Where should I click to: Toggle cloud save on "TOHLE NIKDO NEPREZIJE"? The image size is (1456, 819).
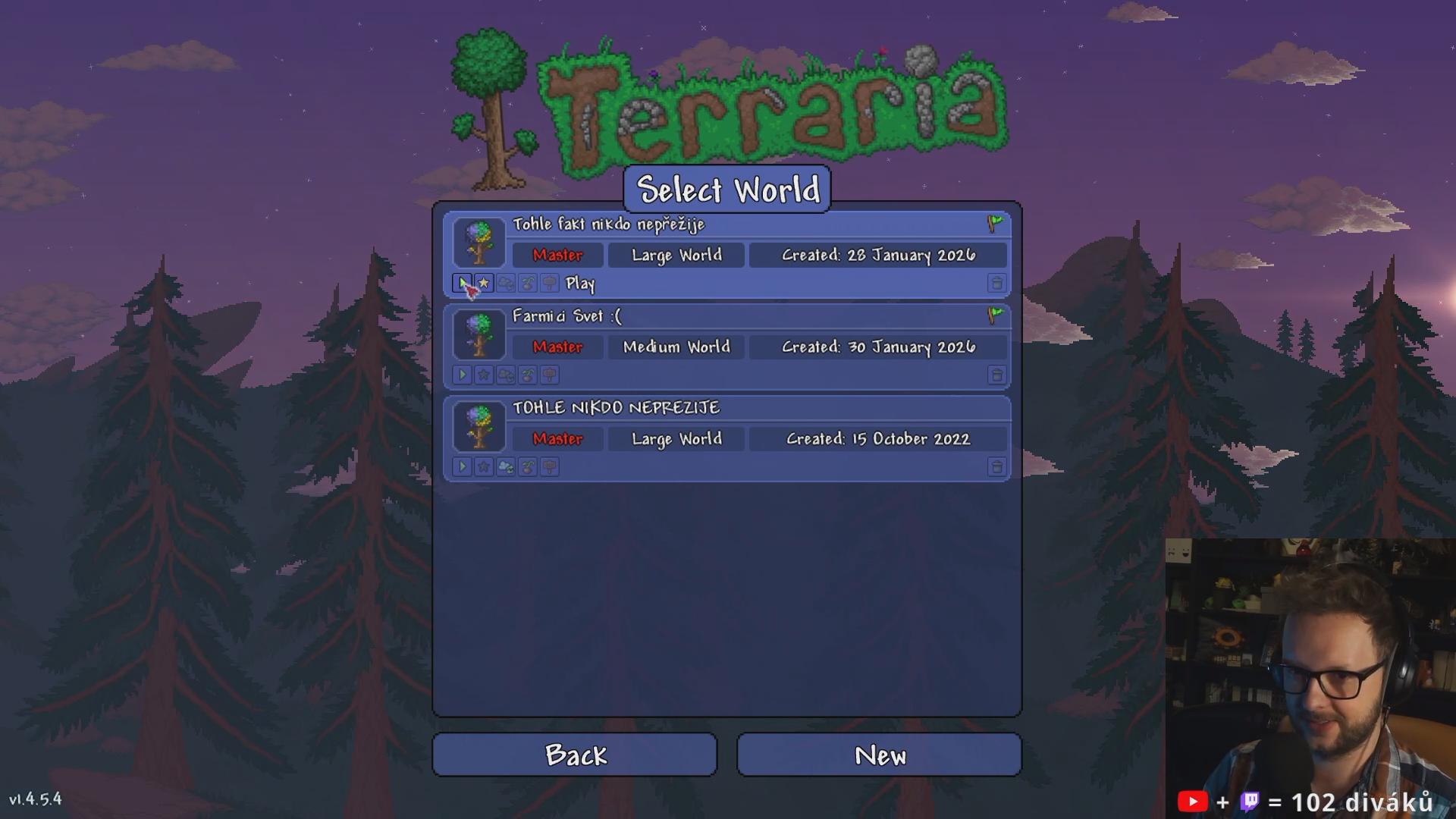[x=506, y=467]
